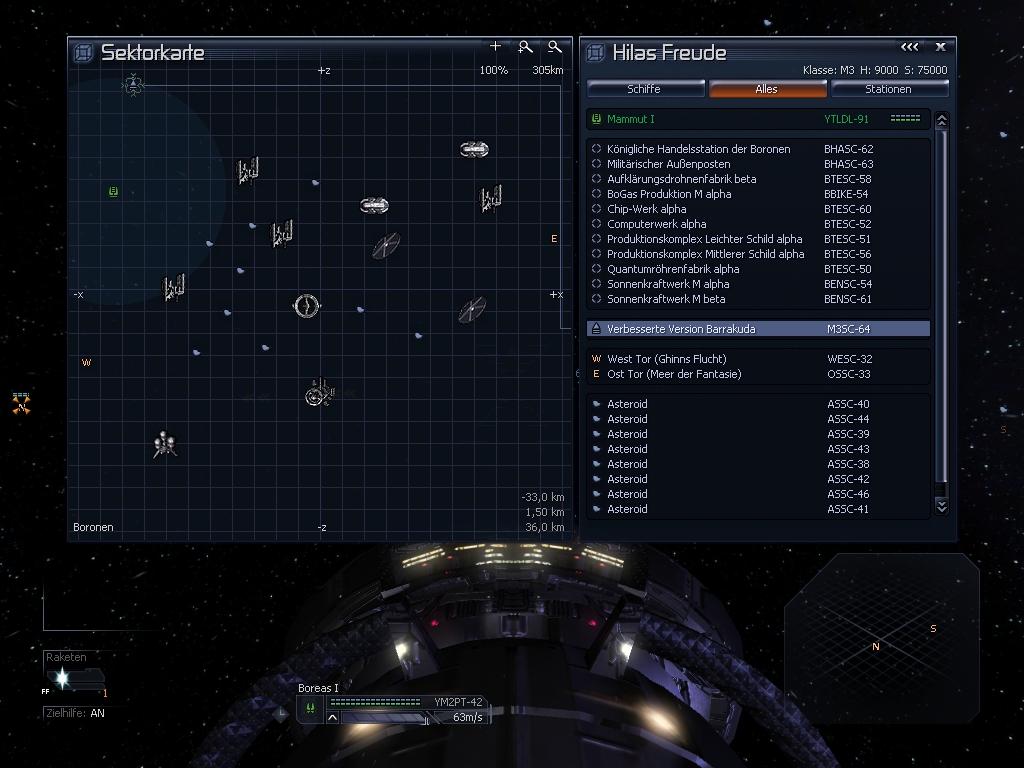This screenshot has height=768, width=1024.
Task: Choose West Tor (Ghinns Flucht)
Action: pos(666,359)
